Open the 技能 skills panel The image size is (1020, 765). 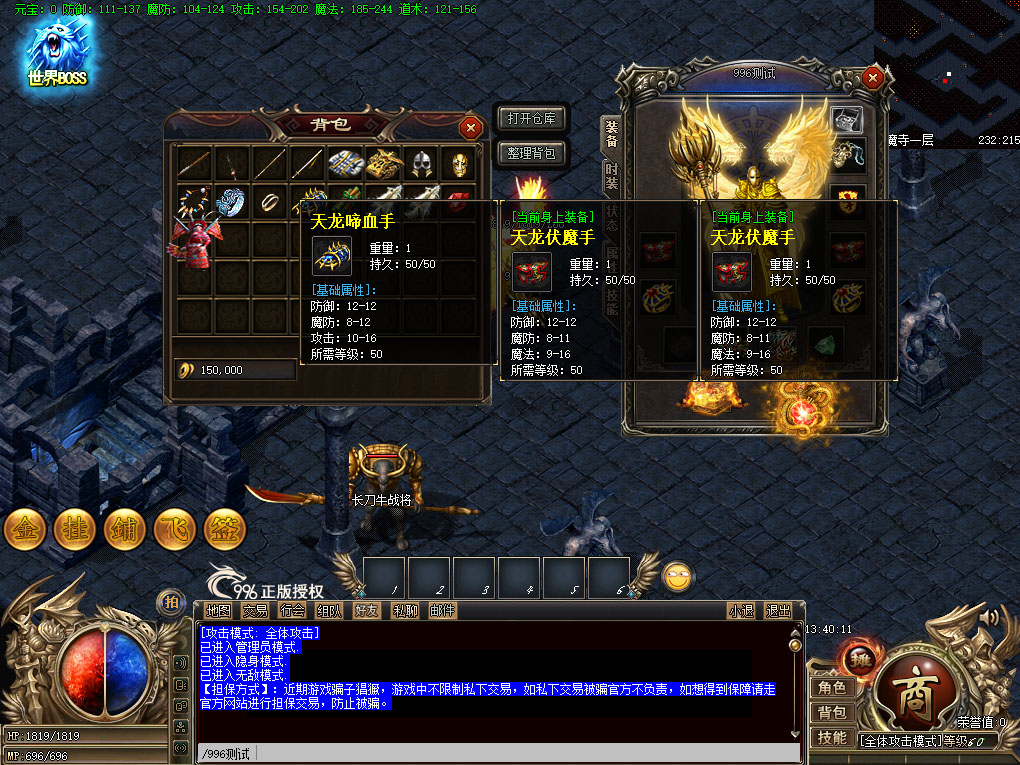[x=832, y=737]
